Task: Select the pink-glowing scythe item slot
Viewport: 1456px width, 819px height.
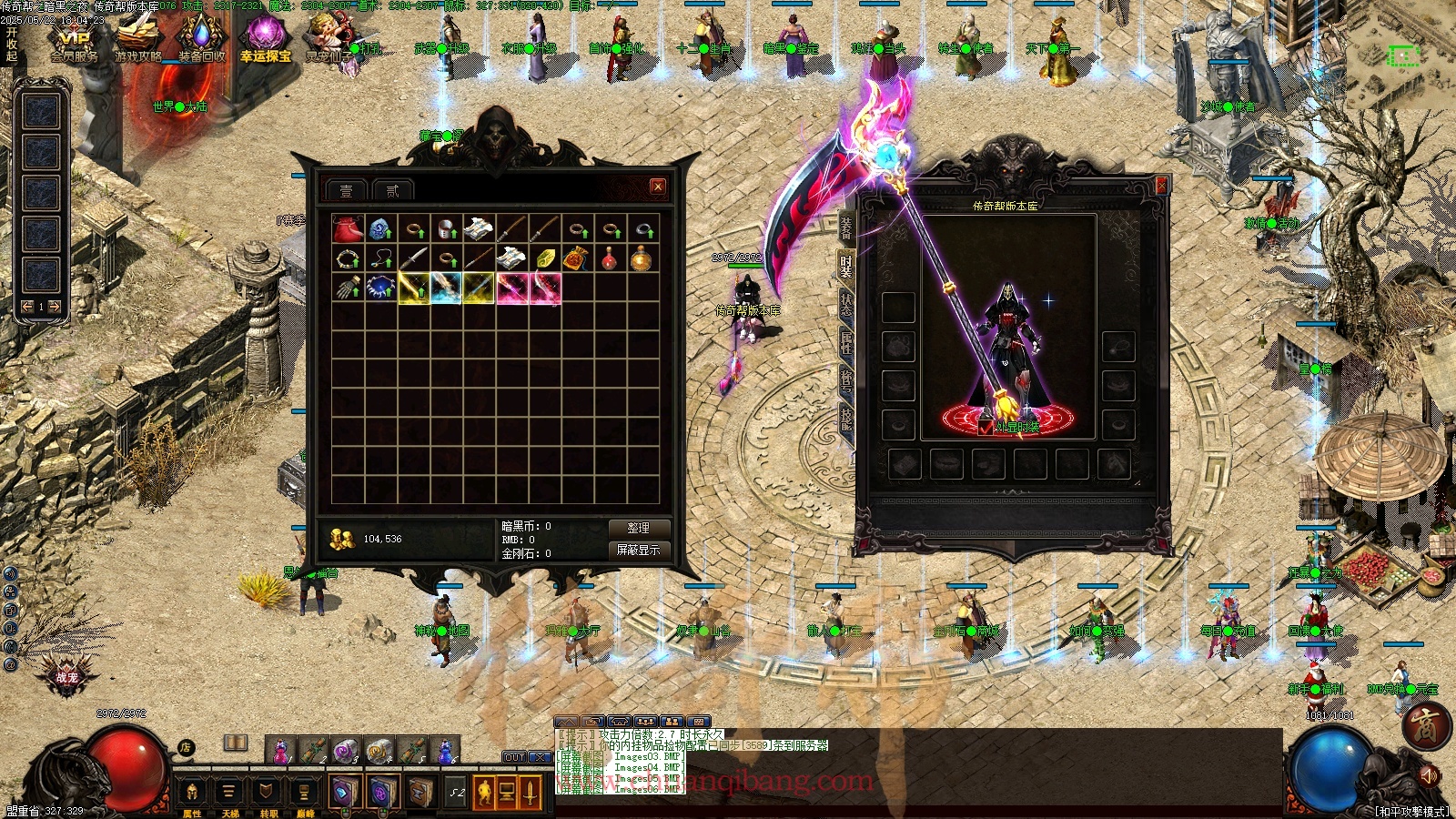Action: pos(512,288)
